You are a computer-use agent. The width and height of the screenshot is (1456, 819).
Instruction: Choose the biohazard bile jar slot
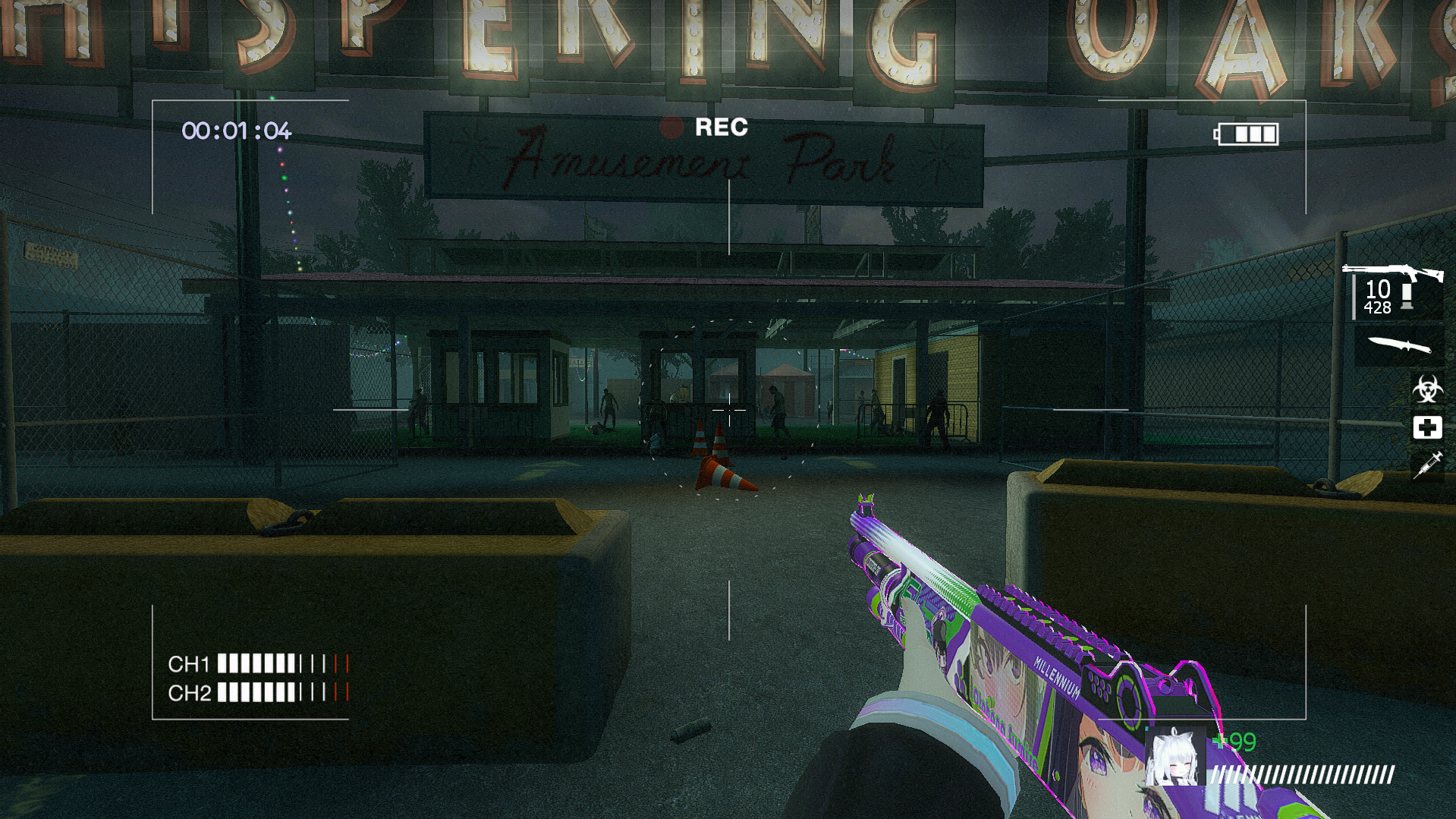point(1427,390)
